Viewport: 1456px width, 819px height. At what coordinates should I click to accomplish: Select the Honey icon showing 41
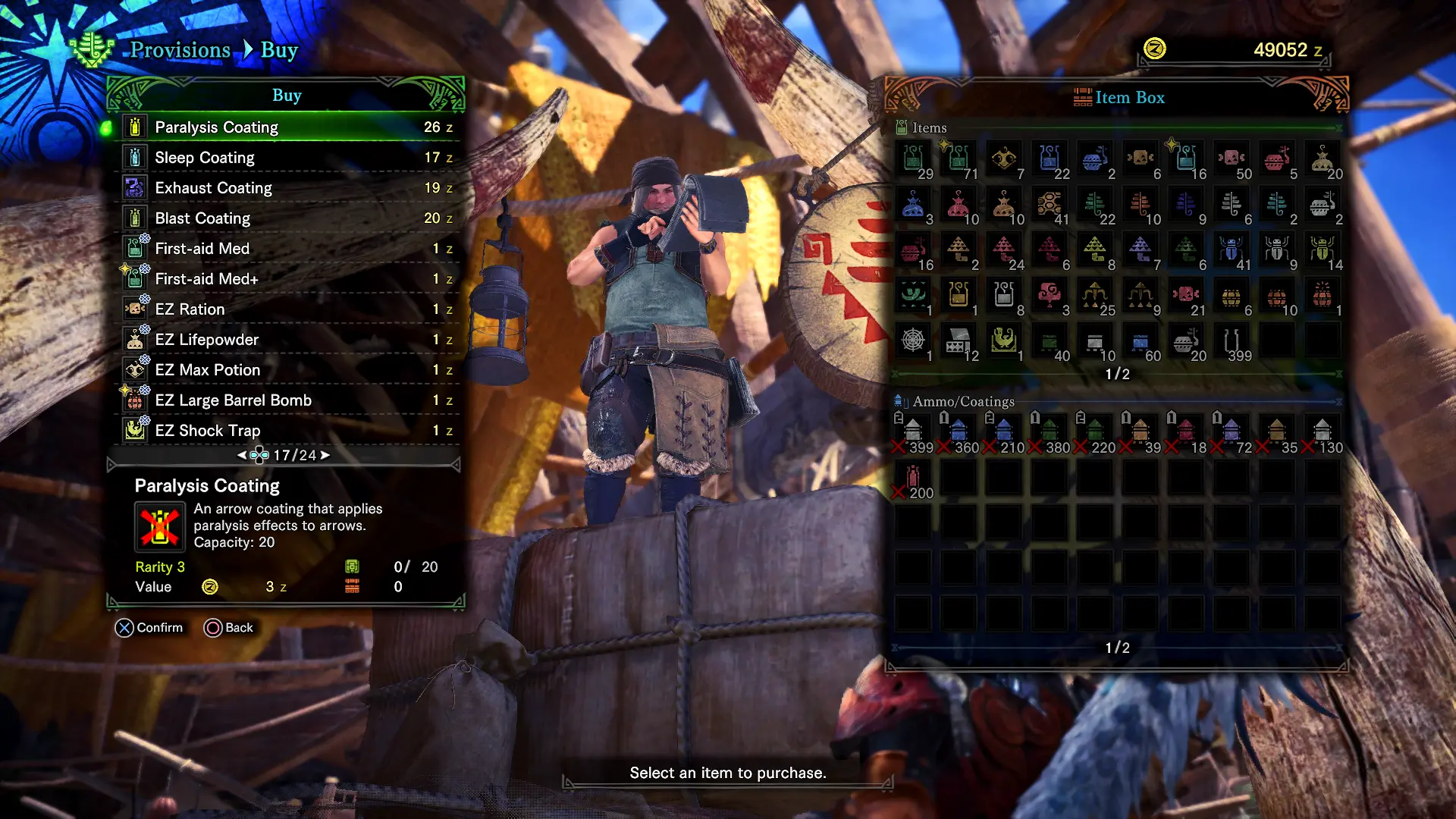(1050, 203)
